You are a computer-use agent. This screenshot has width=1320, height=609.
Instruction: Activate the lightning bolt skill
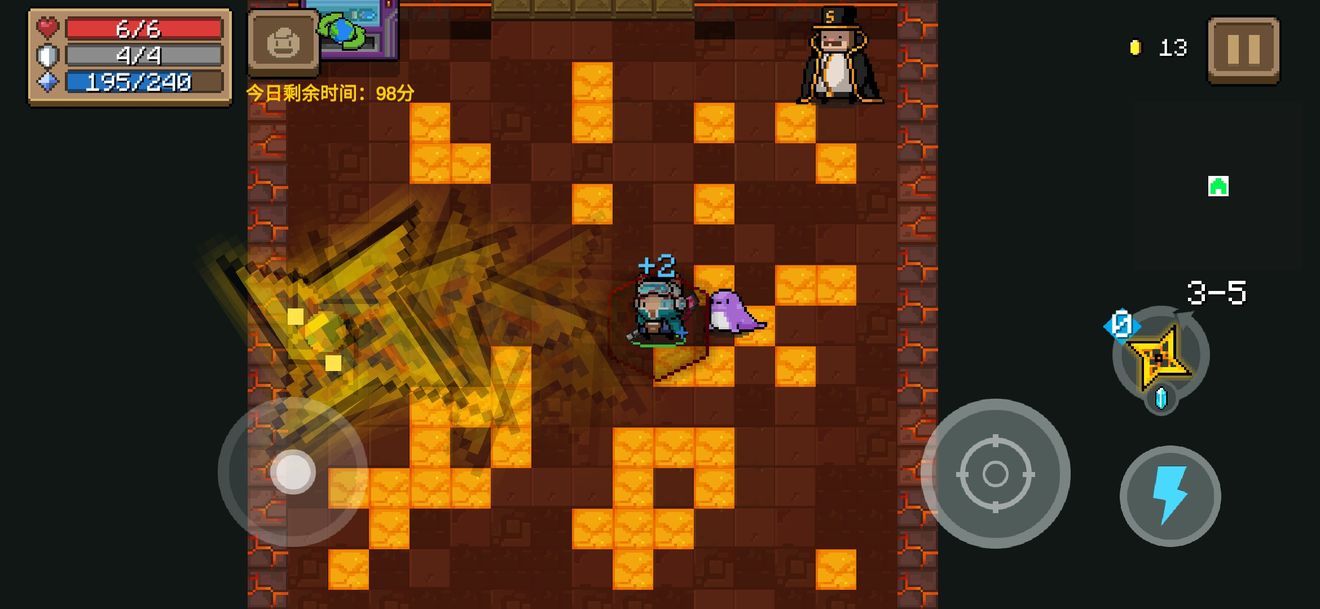1170,495
